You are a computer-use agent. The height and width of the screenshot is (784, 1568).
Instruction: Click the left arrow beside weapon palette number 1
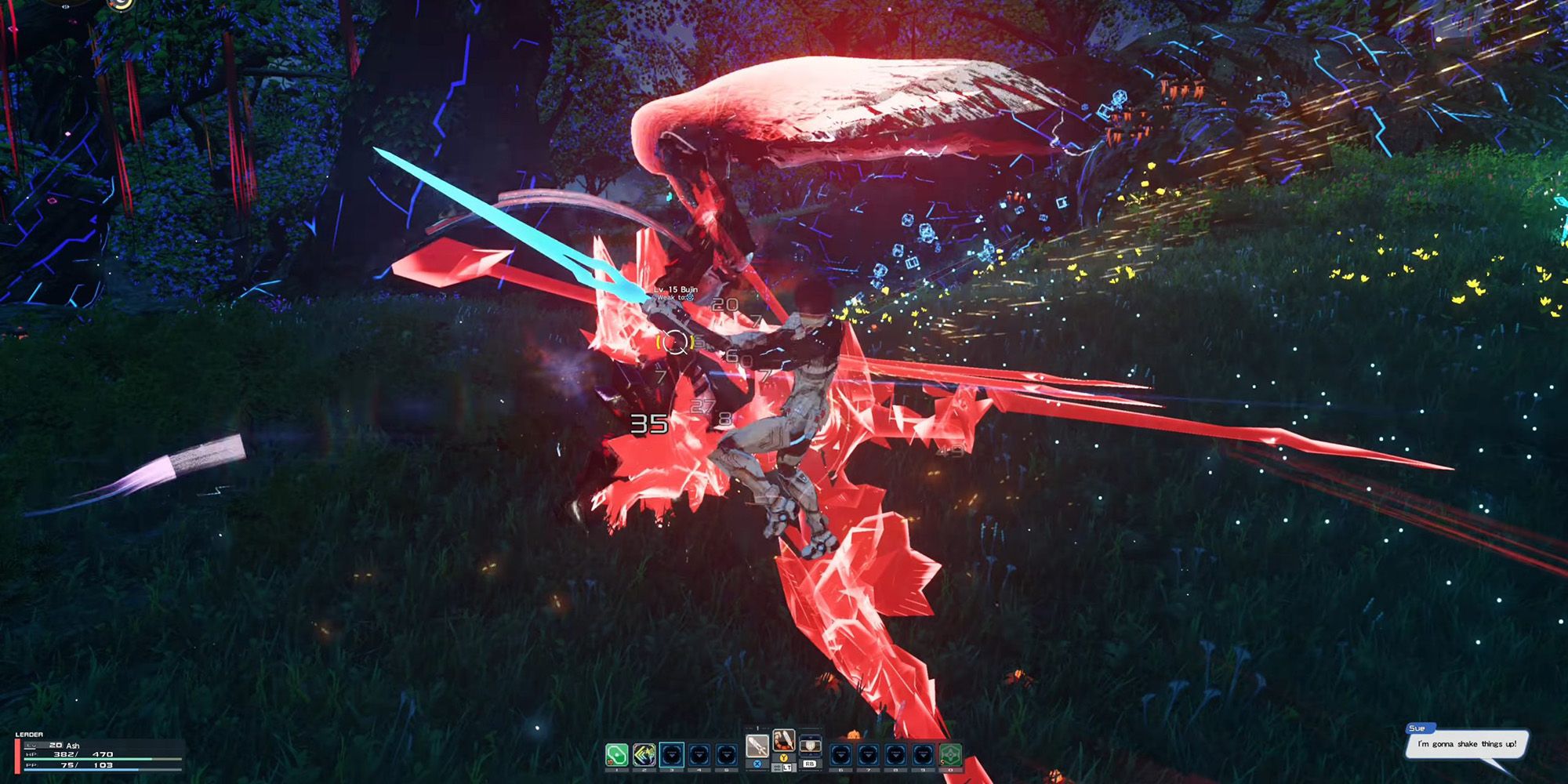747,728
